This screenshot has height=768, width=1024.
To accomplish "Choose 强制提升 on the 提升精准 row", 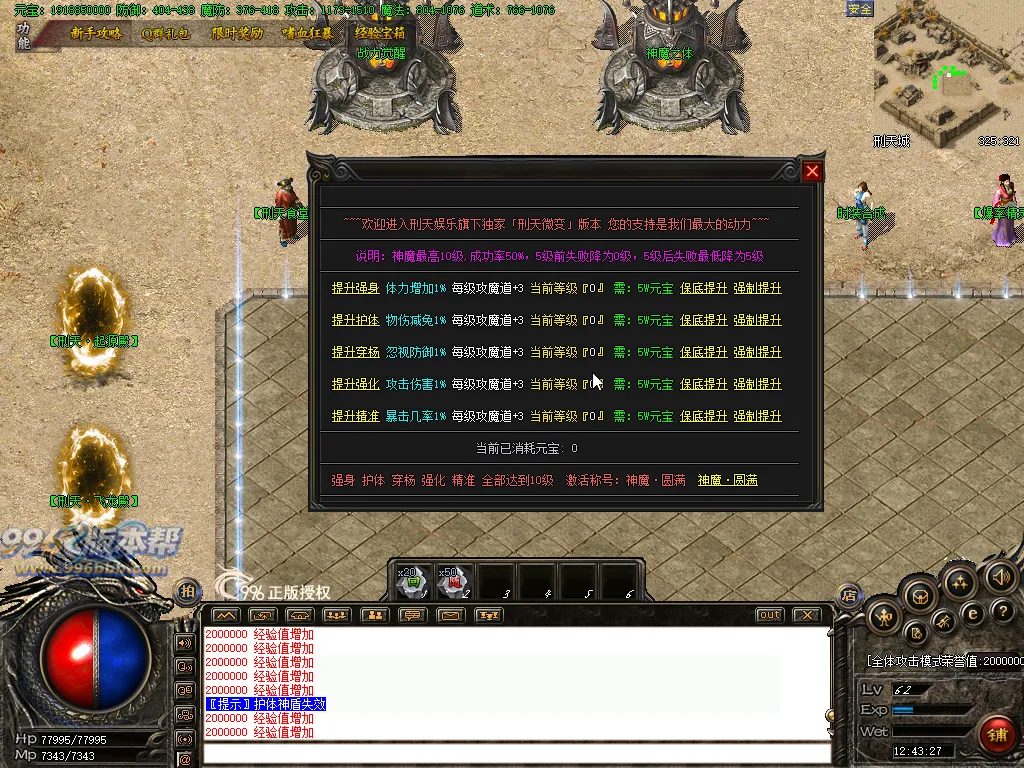I will tap(757, 416).
